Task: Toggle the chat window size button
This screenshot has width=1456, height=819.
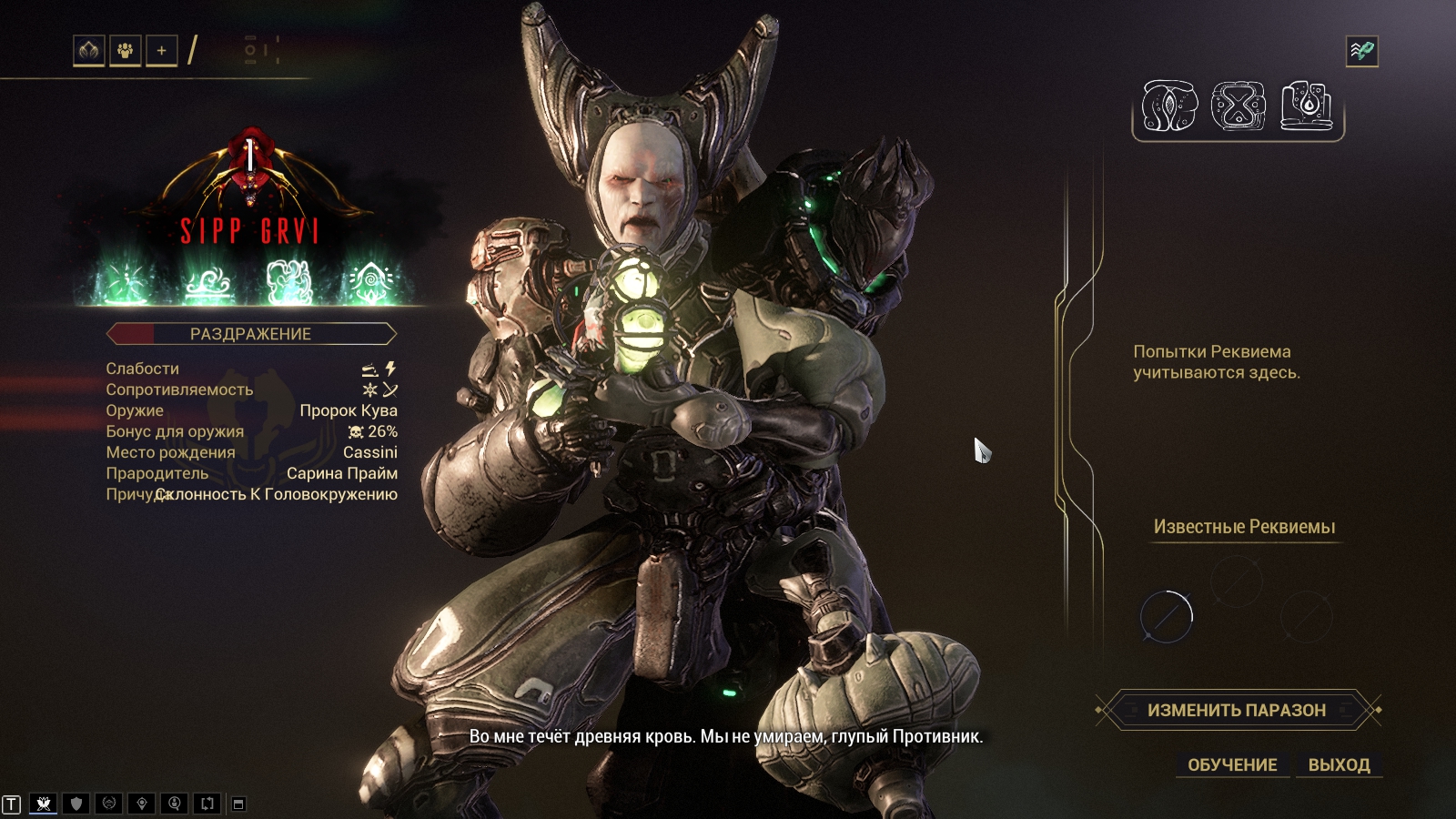Action: [x=238, y=804]
